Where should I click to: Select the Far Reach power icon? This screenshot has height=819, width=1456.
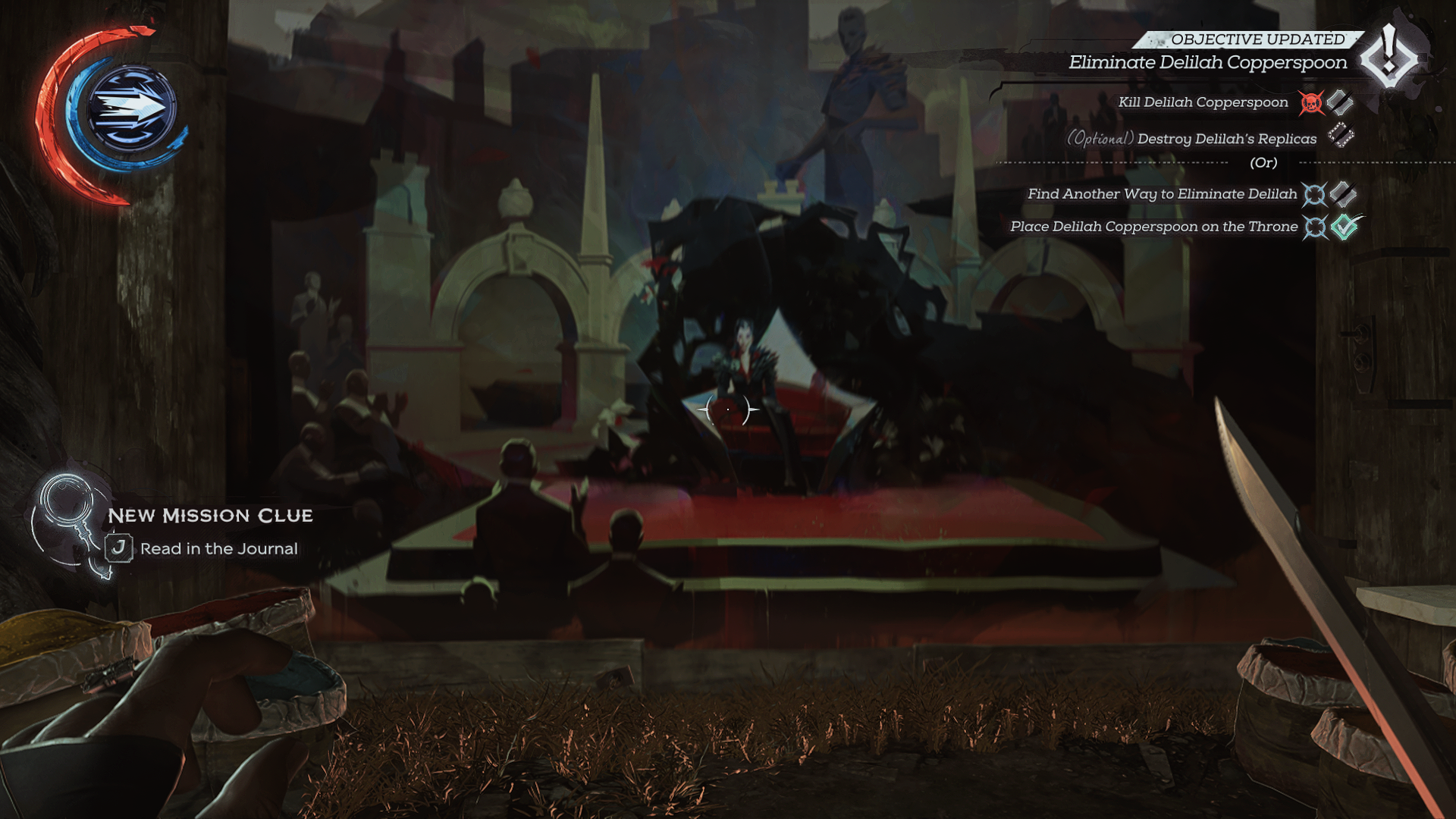tap(132, 108)
